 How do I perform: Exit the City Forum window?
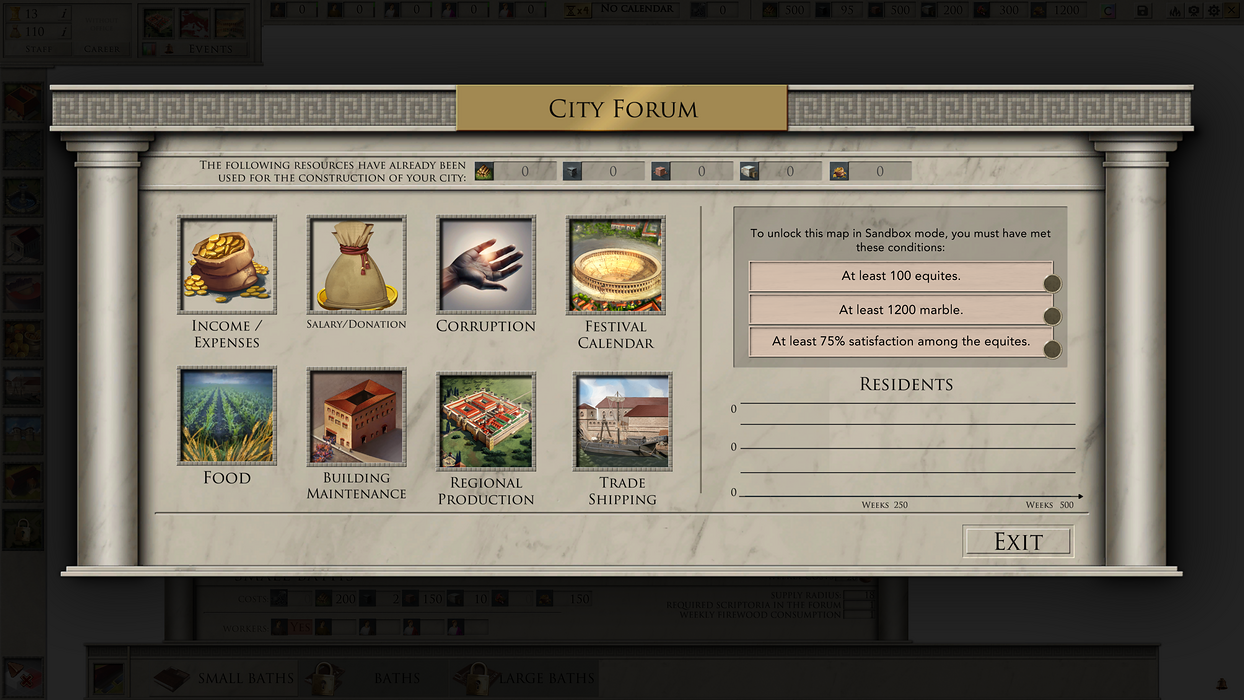[1018, 542]
